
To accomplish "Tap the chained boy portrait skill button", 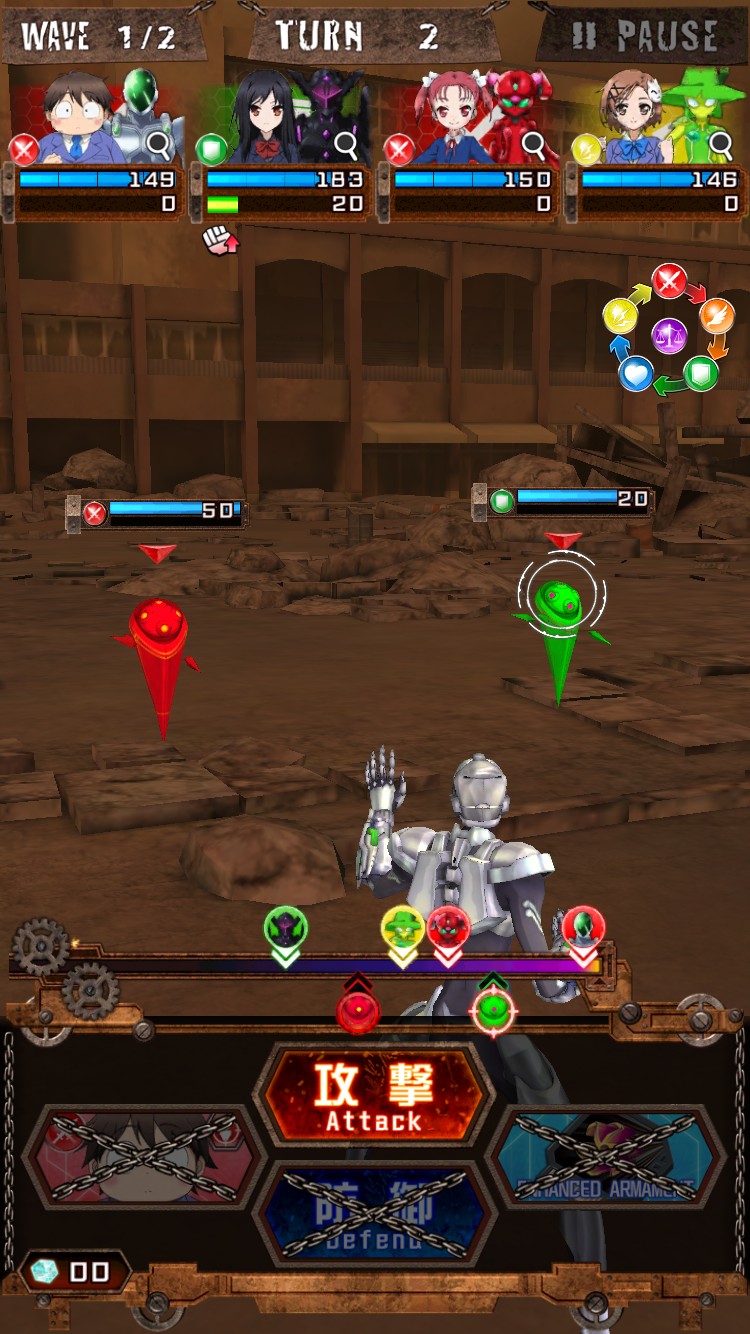I will point(143,1157).
